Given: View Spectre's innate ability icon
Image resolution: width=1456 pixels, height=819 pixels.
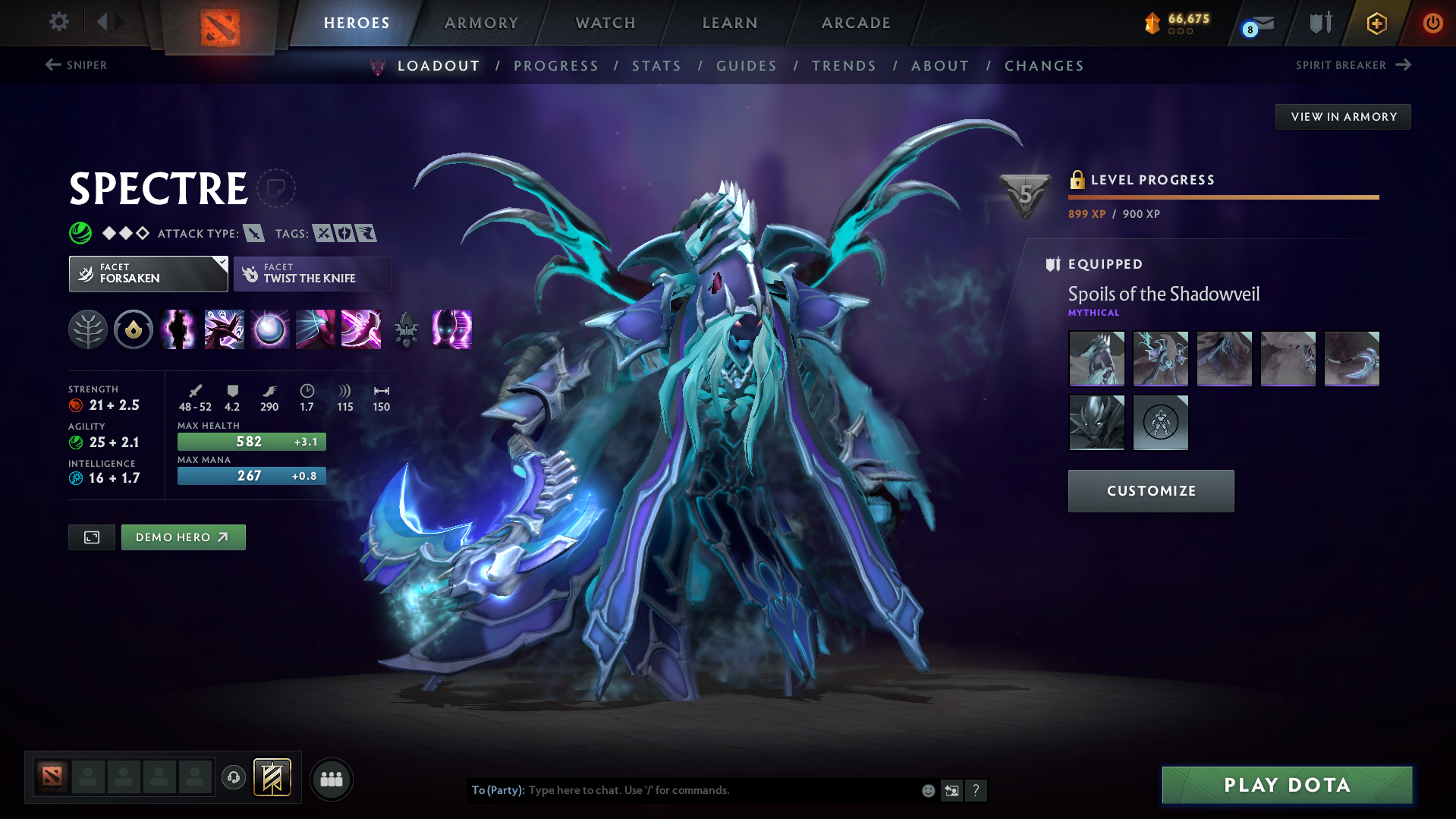Looking at the screenshot, I should pyautogui.click(x=134, y=329).
